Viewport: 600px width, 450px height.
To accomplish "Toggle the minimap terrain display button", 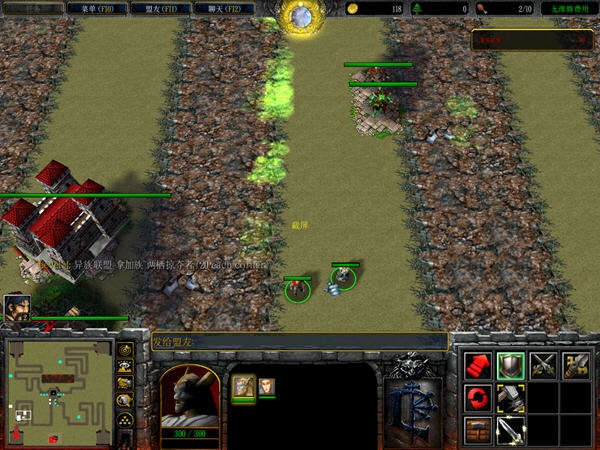I will (x=126, y=368).
